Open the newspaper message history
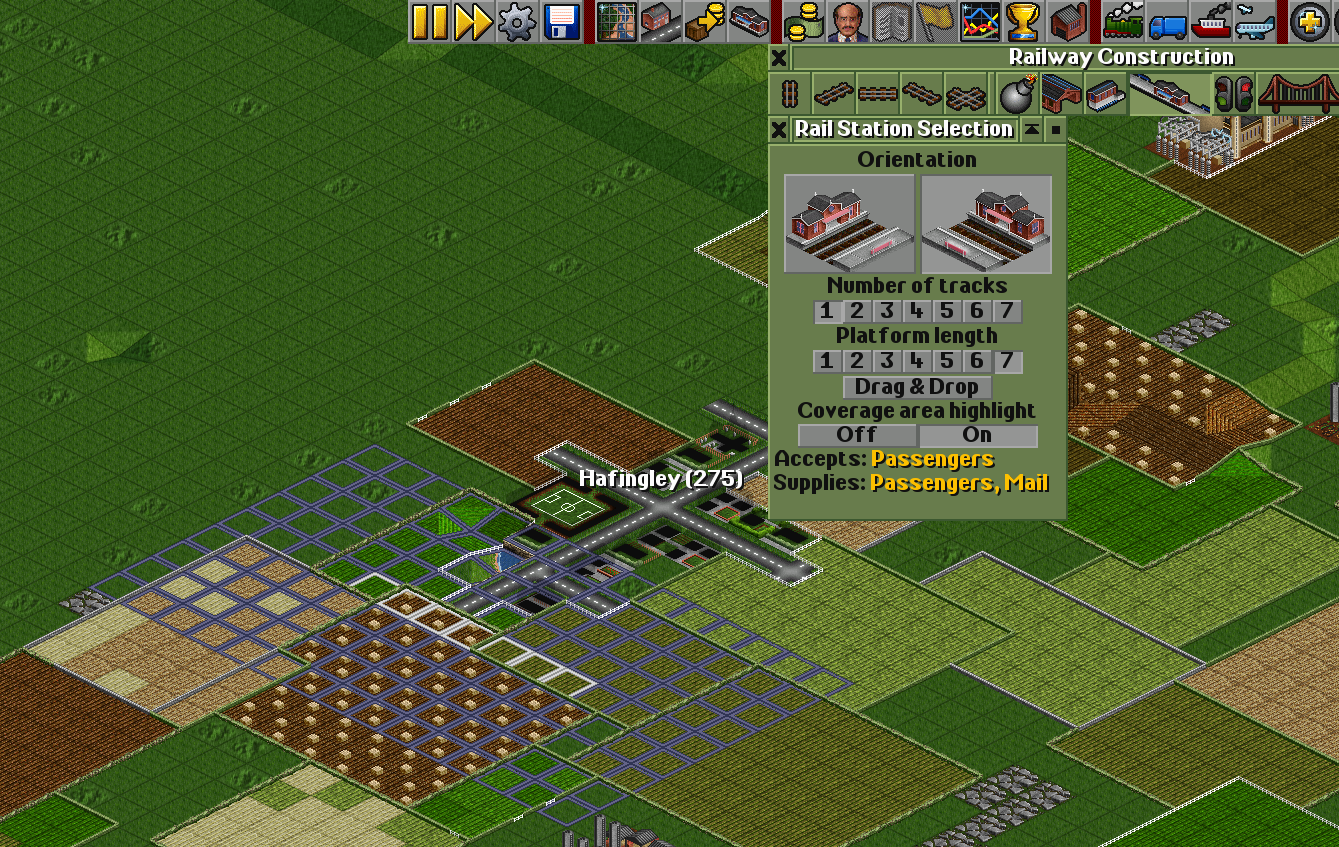 (x=890, y=21)
